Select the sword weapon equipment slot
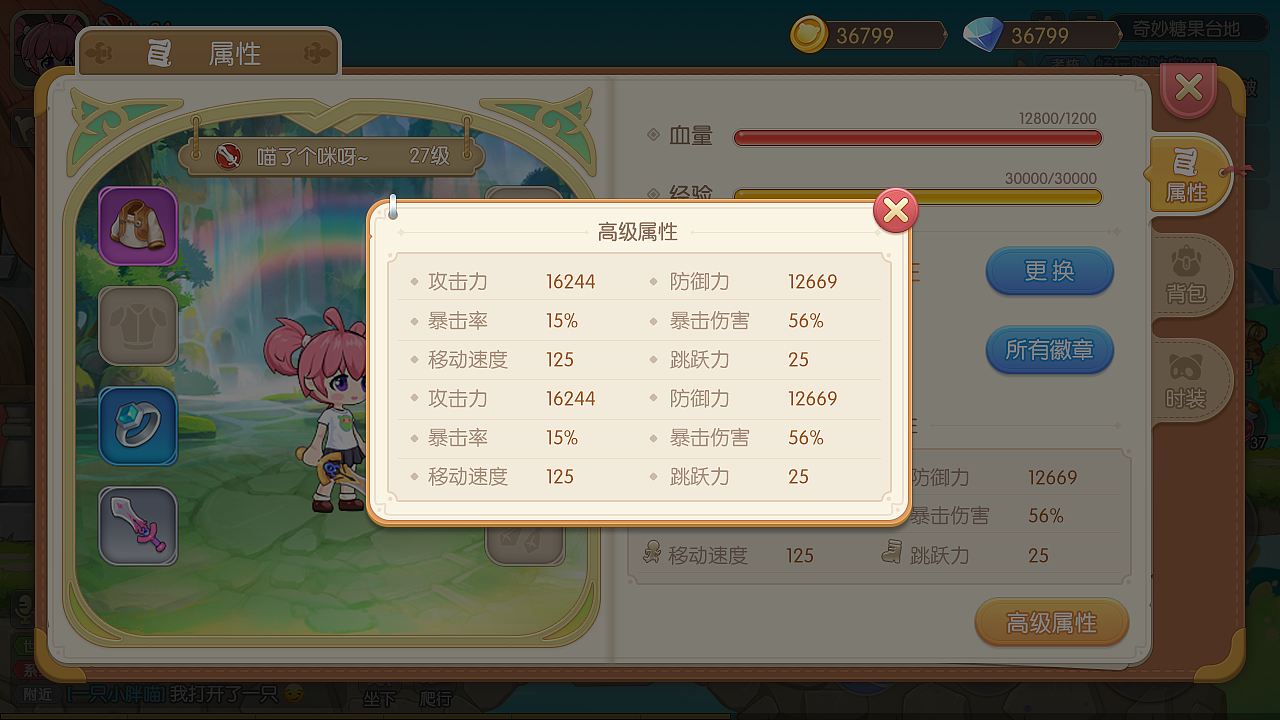 coord(138,526)
